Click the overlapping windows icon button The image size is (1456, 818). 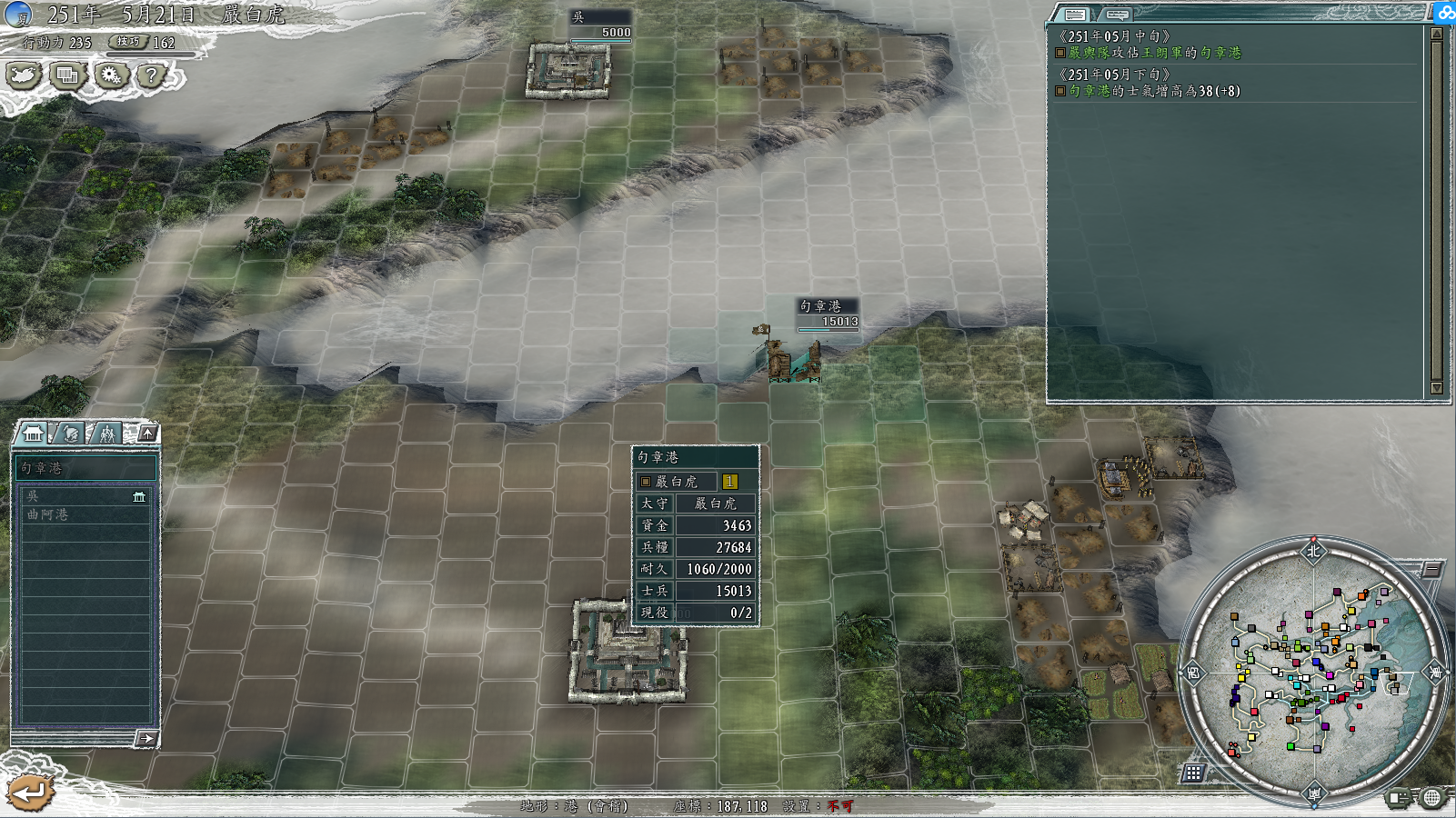pyautogui.click(x=67, y=75)
